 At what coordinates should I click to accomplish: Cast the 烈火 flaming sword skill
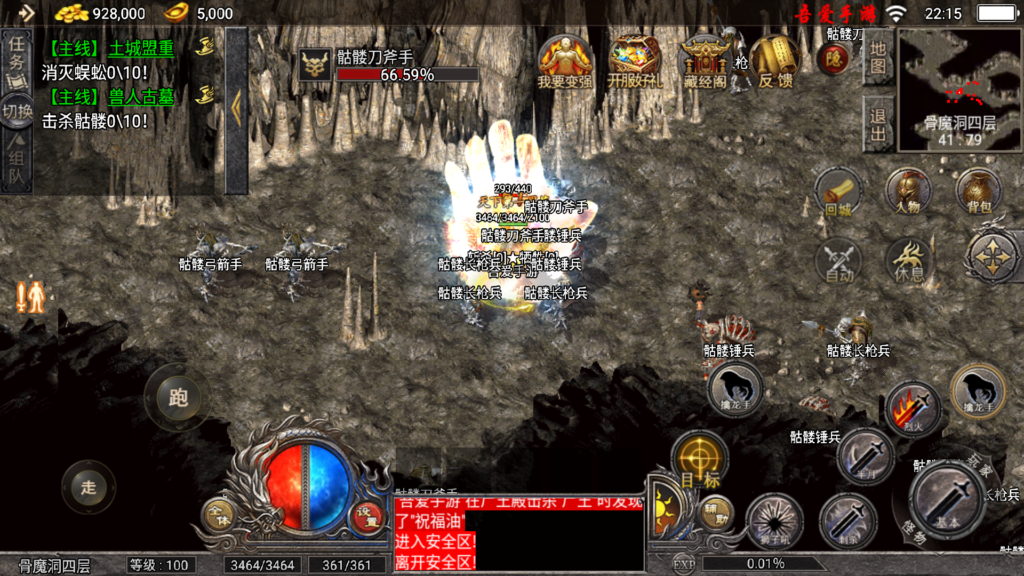(x=912, y=408)
